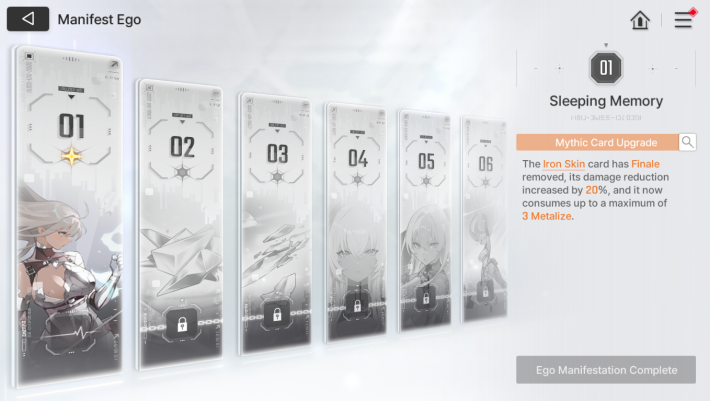View the Metalize keyword info

[547, 216]
